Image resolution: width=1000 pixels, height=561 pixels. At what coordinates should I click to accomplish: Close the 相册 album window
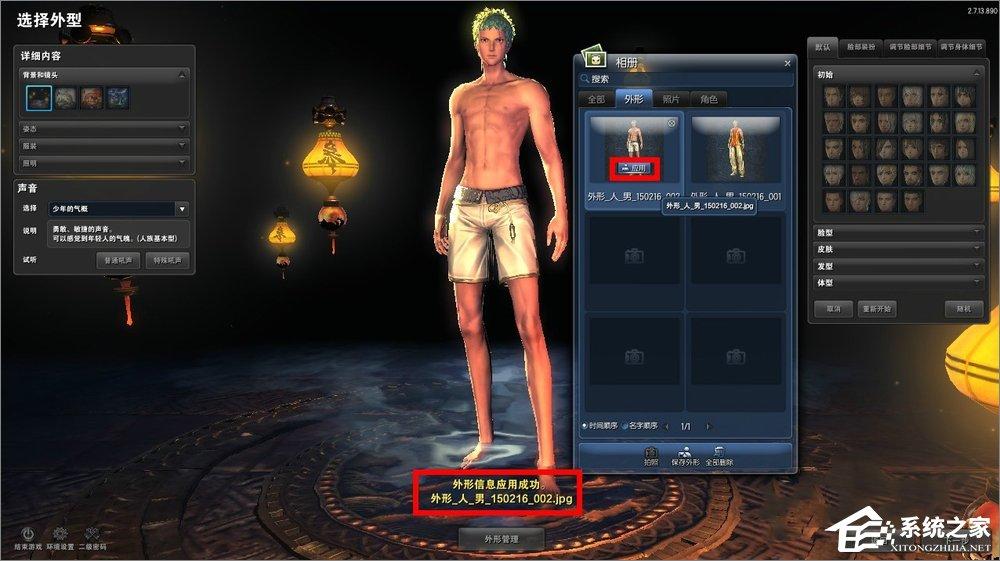787,62
